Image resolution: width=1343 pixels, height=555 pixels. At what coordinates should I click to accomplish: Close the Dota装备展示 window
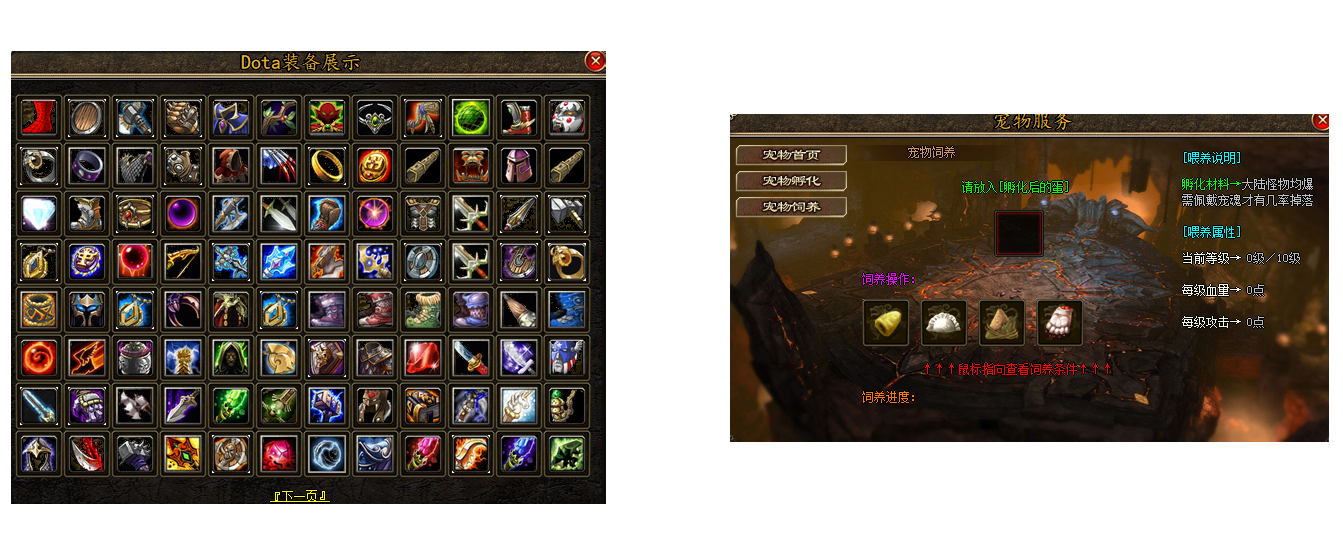(x=595, y=61)
